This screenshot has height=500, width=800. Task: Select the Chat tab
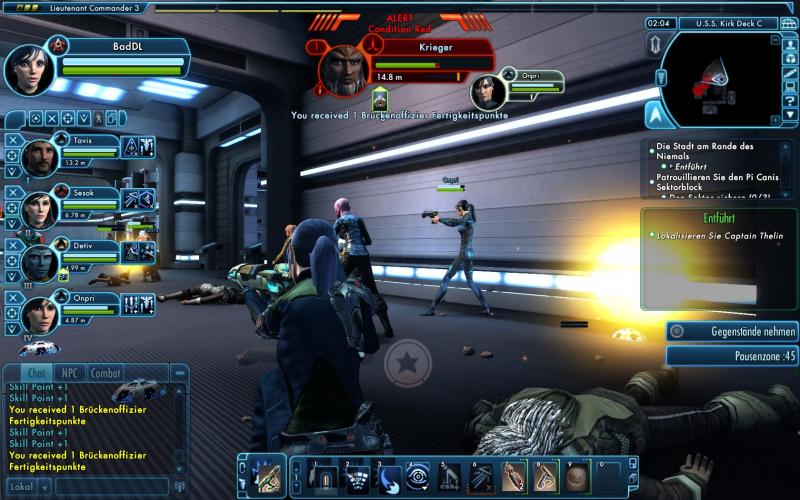point(36,373)
